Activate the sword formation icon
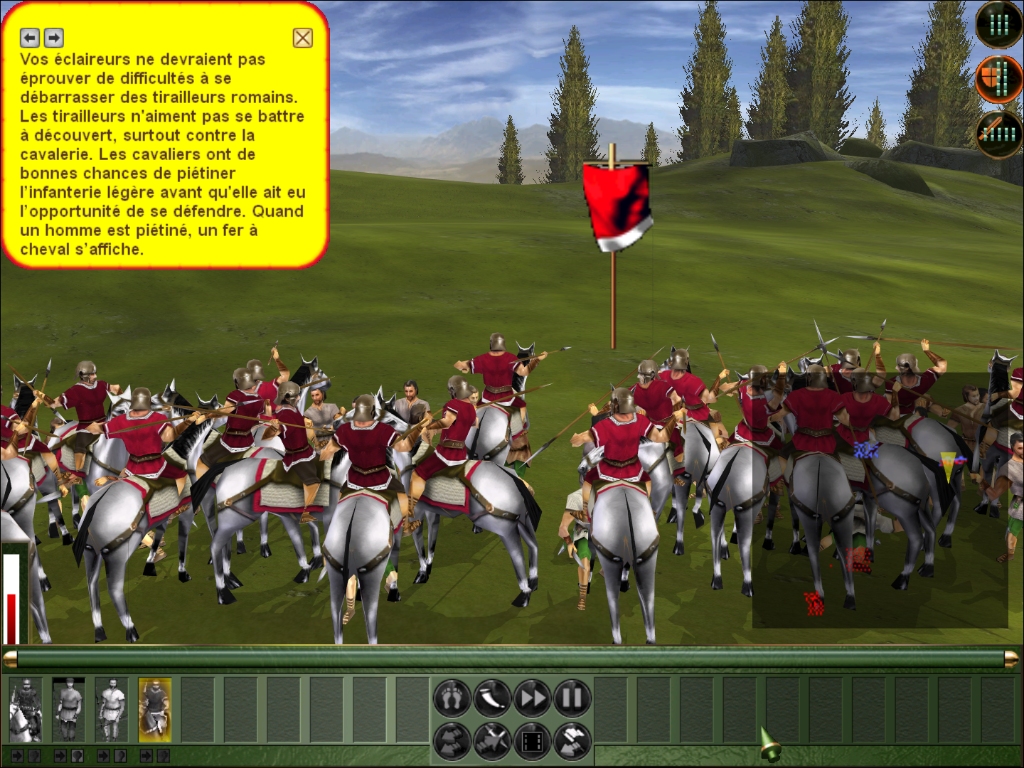Screen dimensions: 1024x768 point(998,134)
